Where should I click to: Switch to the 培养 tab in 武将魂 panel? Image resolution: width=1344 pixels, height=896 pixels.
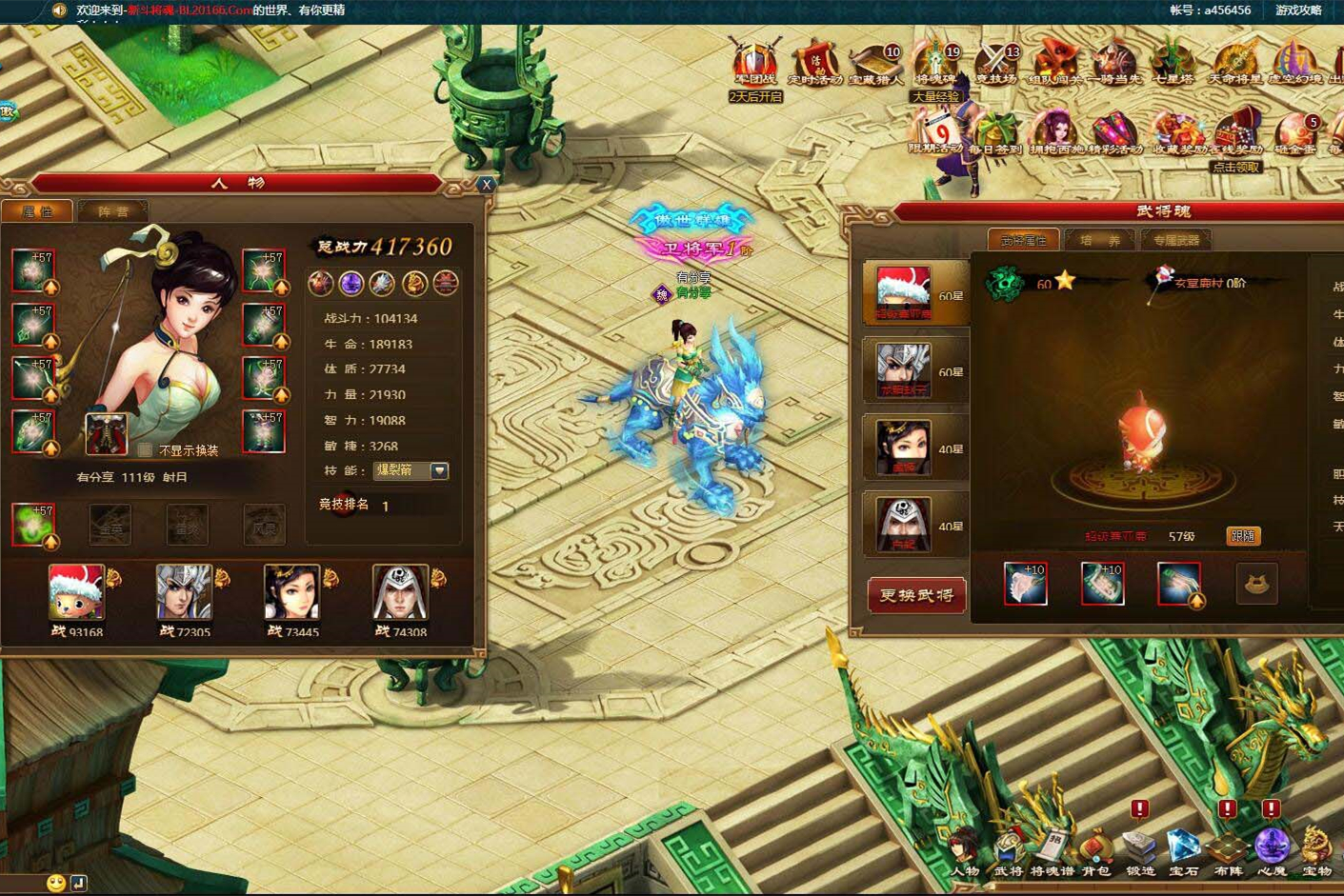1100,241
